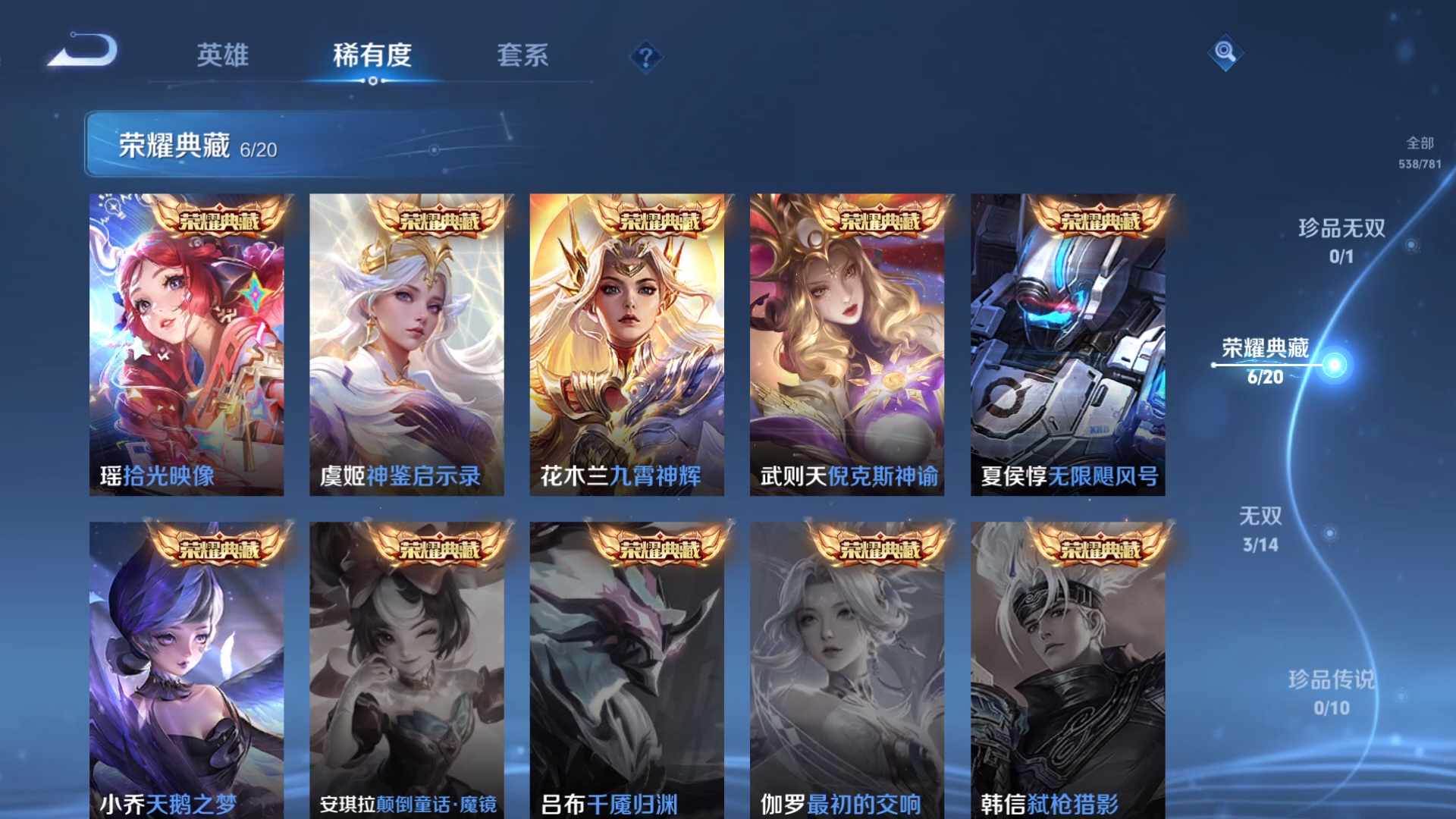Go back using the return arrow
Screen dimensions: 1456x819
click(x=83, y=52)
